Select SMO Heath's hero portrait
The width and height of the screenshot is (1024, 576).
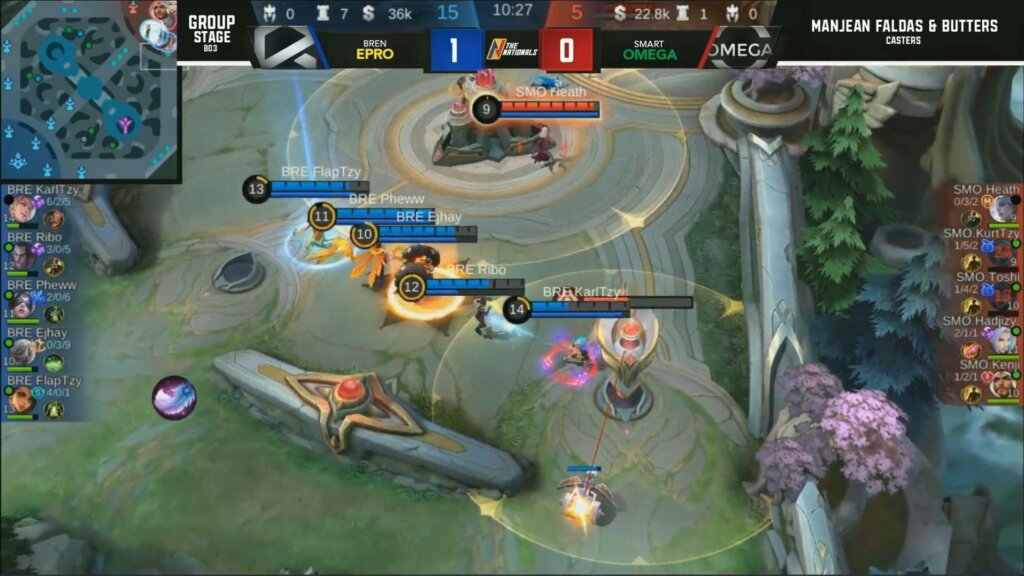1003,209
